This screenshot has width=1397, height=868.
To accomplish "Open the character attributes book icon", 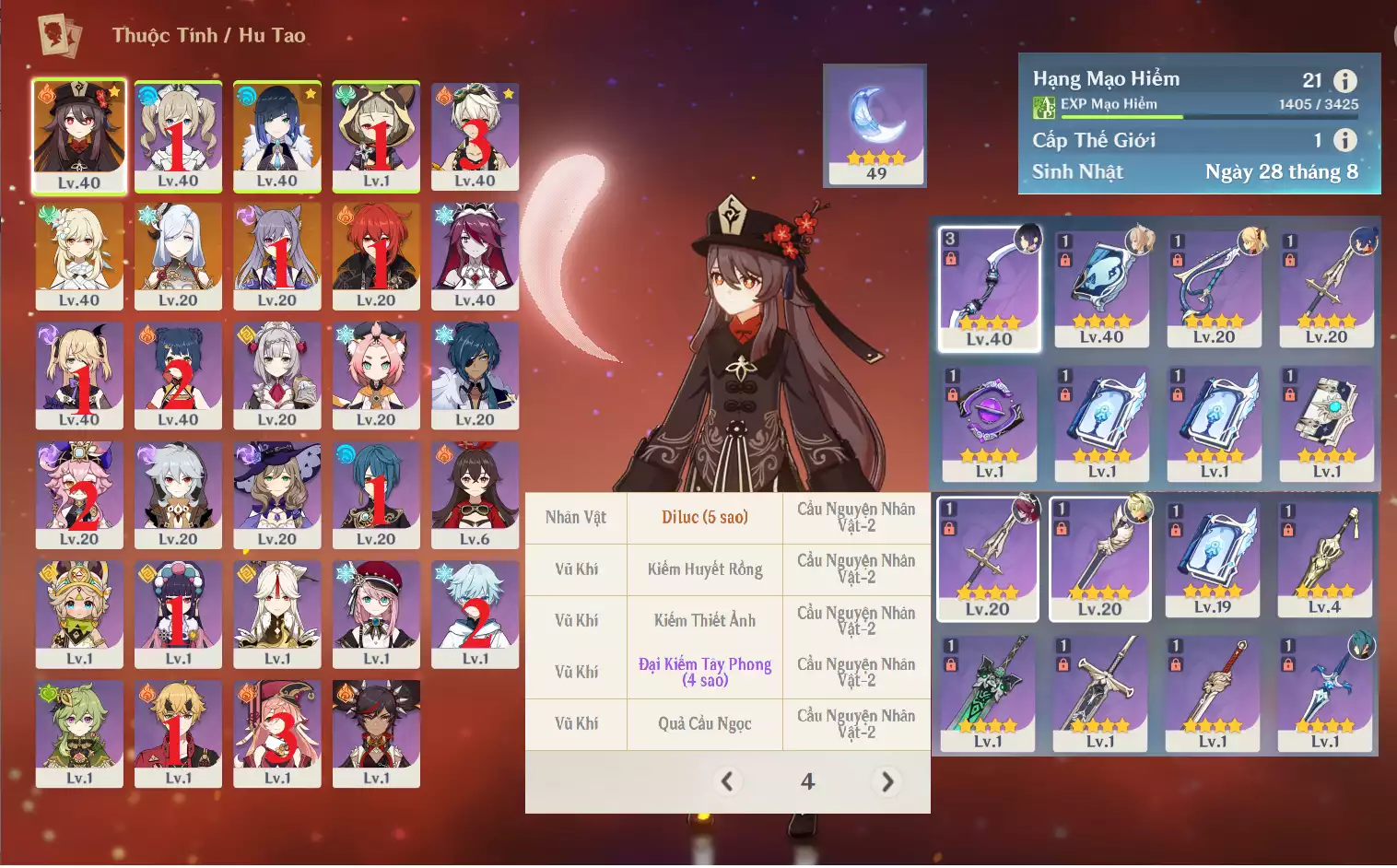I will (x=59, y=35).
